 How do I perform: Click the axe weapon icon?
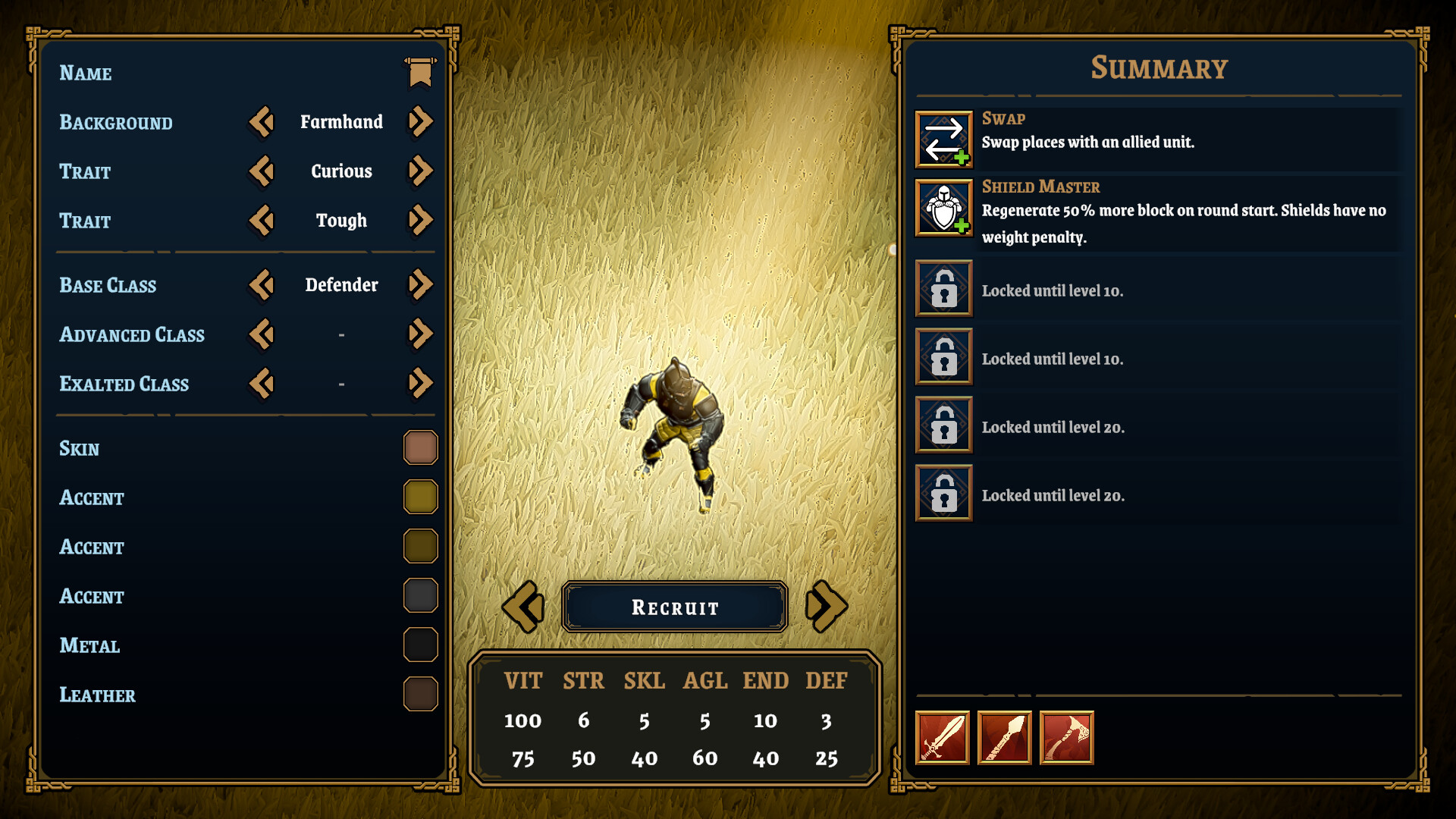point(1066,738)
